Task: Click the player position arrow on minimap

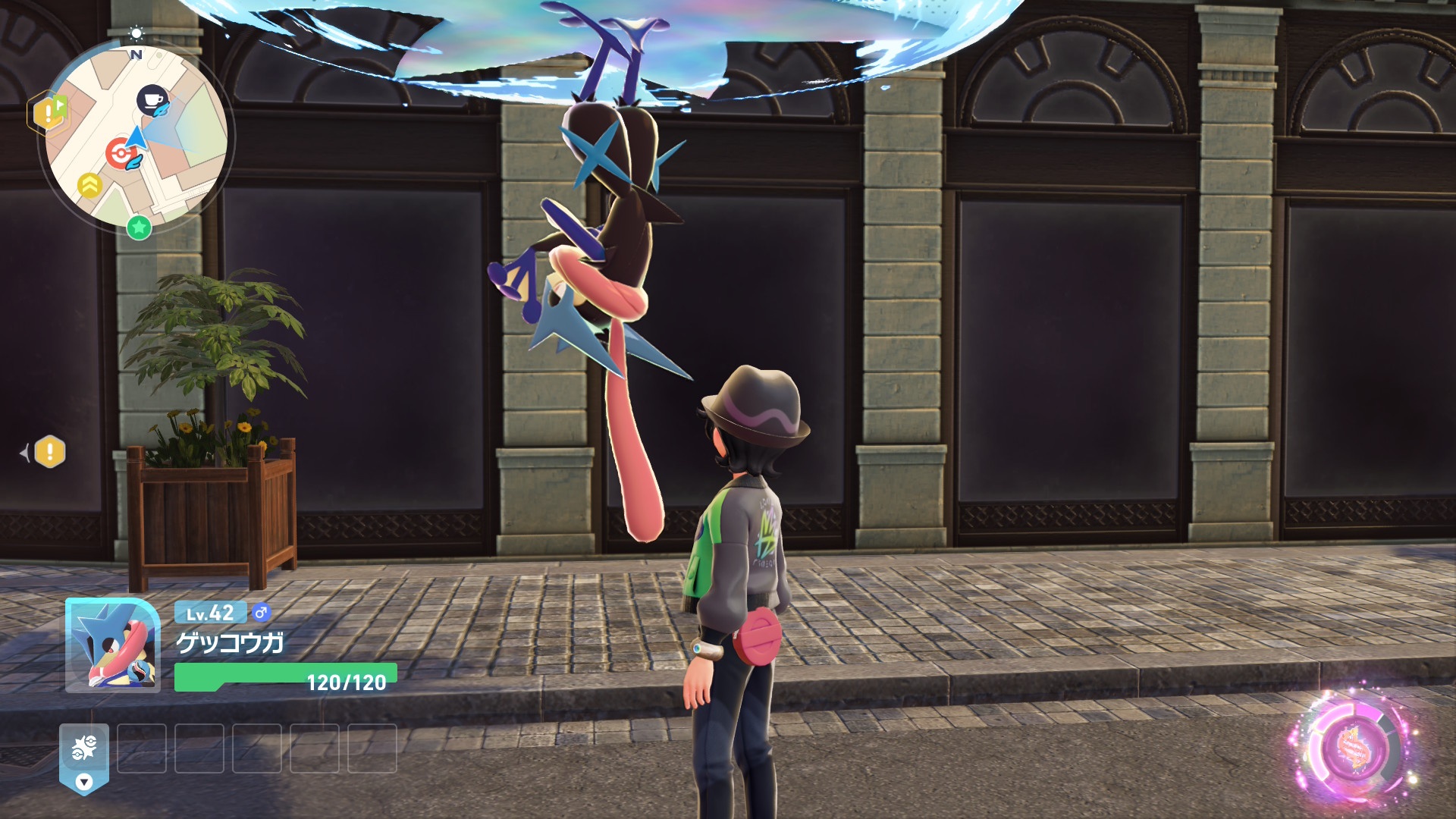Action: [x=137, y=139]
